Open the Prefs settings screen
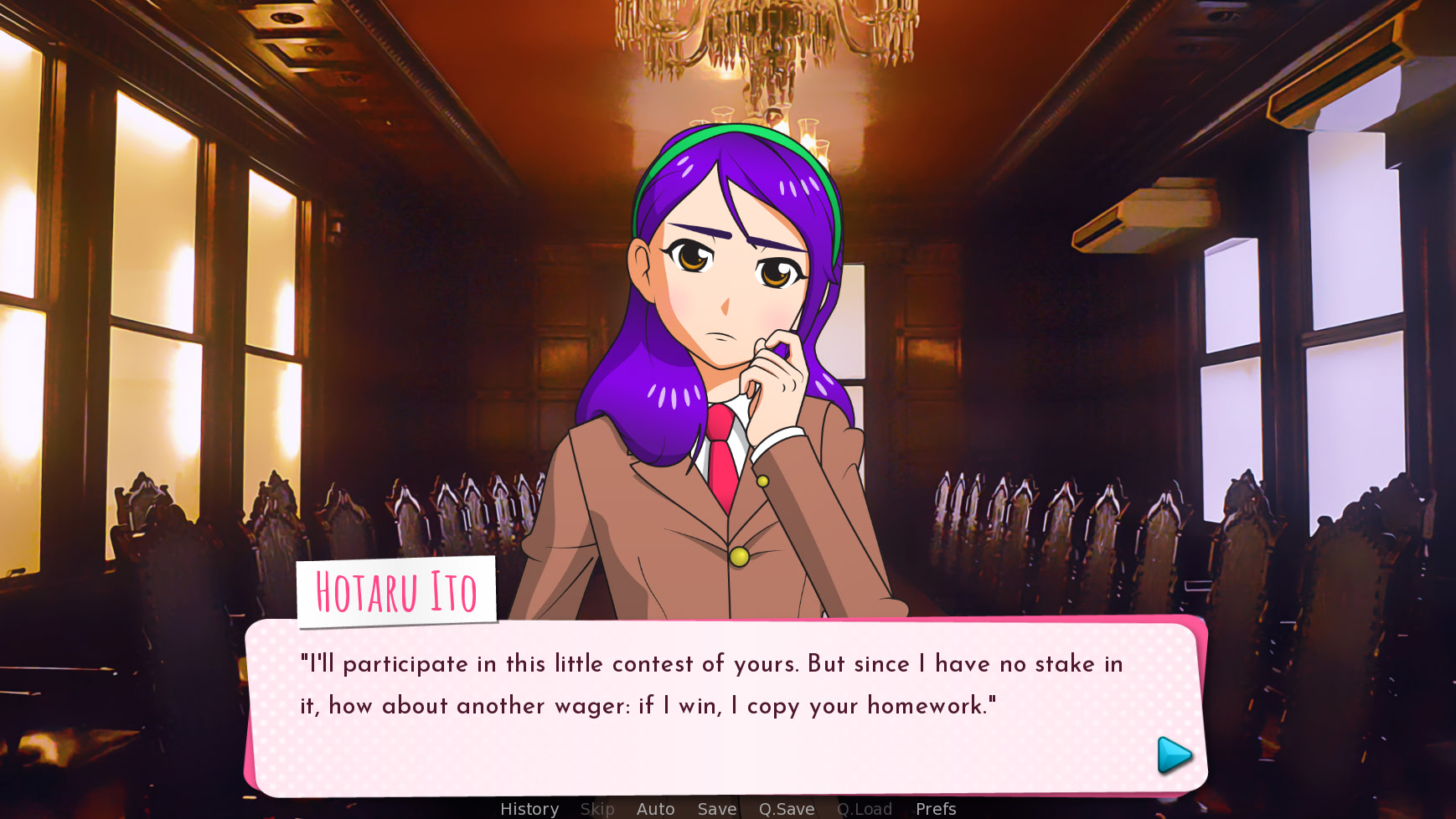 (x=935, y=807)
